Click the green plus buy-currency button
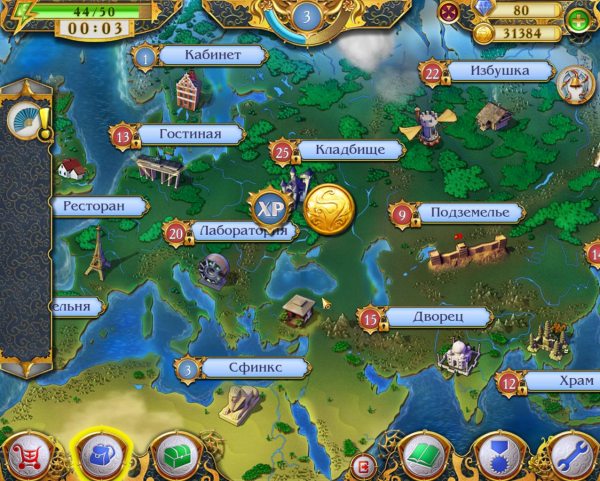The width and height of the screenshot is (600, 481). pos(578,20)
